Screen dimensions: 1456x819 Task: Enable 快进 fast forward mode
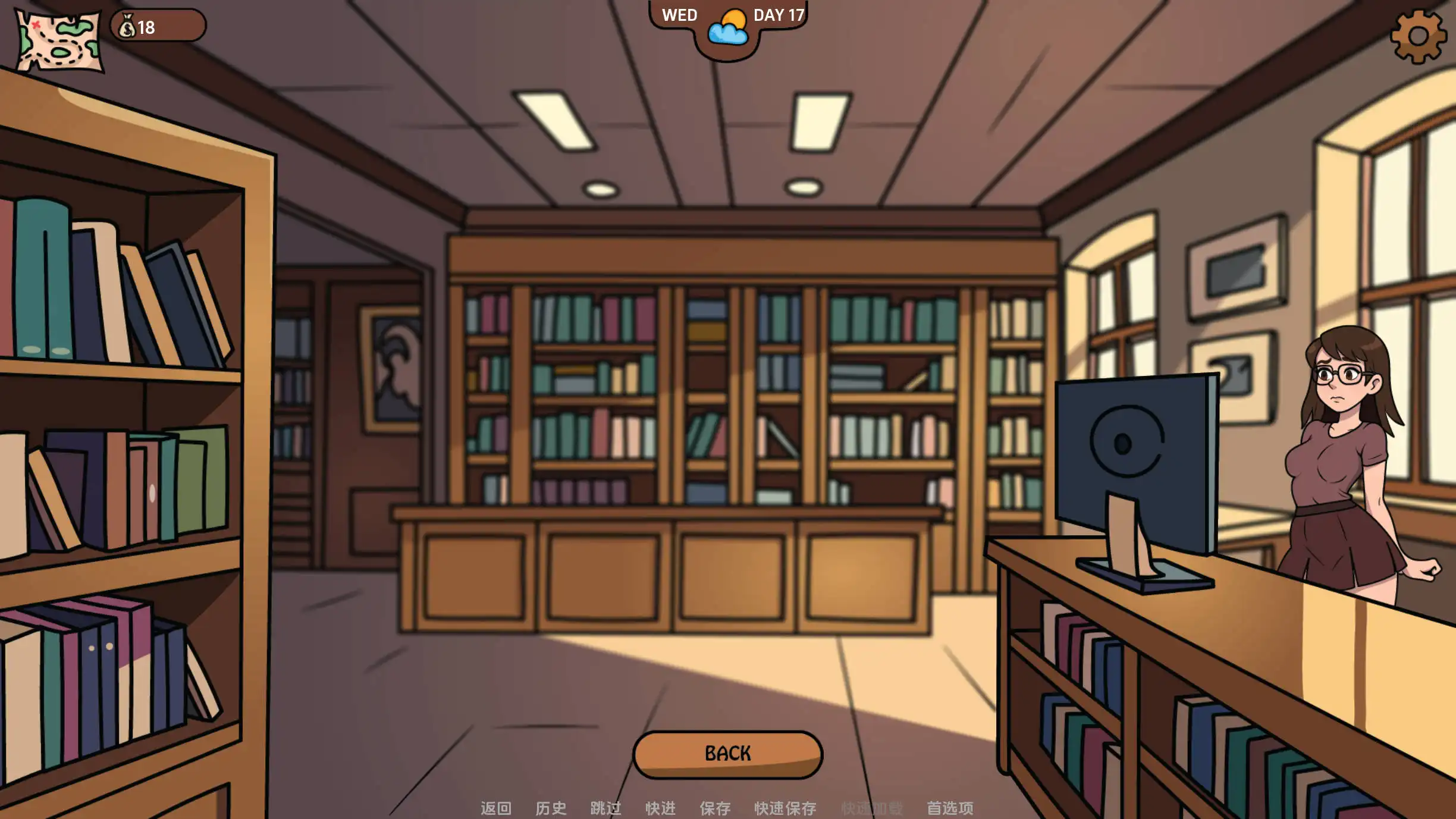coord(659,808)
